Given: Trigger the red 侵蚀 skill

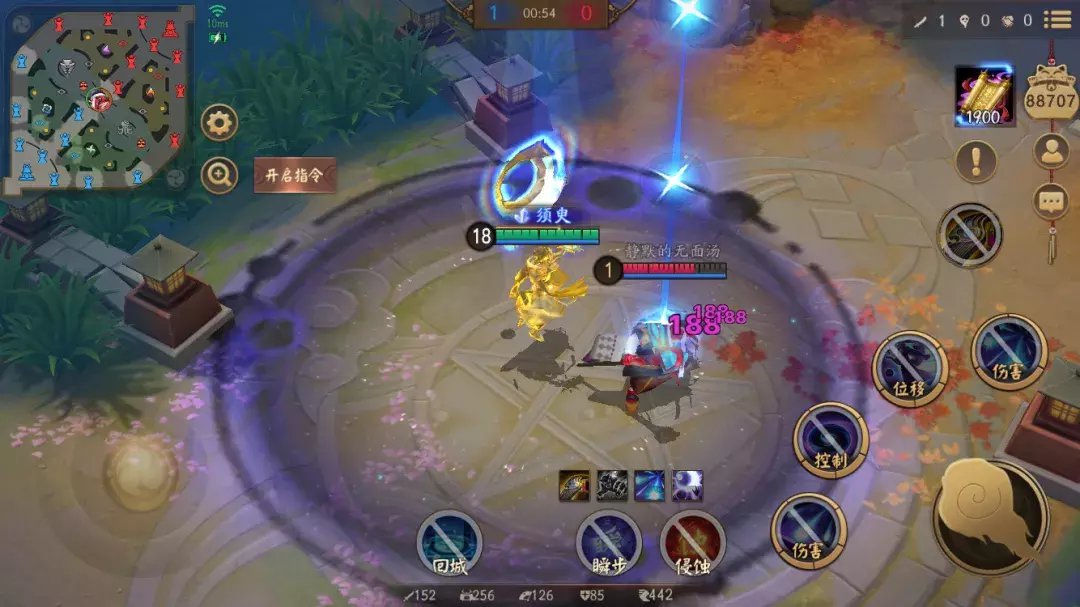Looking at the screenshot, I should click(692, 543).
